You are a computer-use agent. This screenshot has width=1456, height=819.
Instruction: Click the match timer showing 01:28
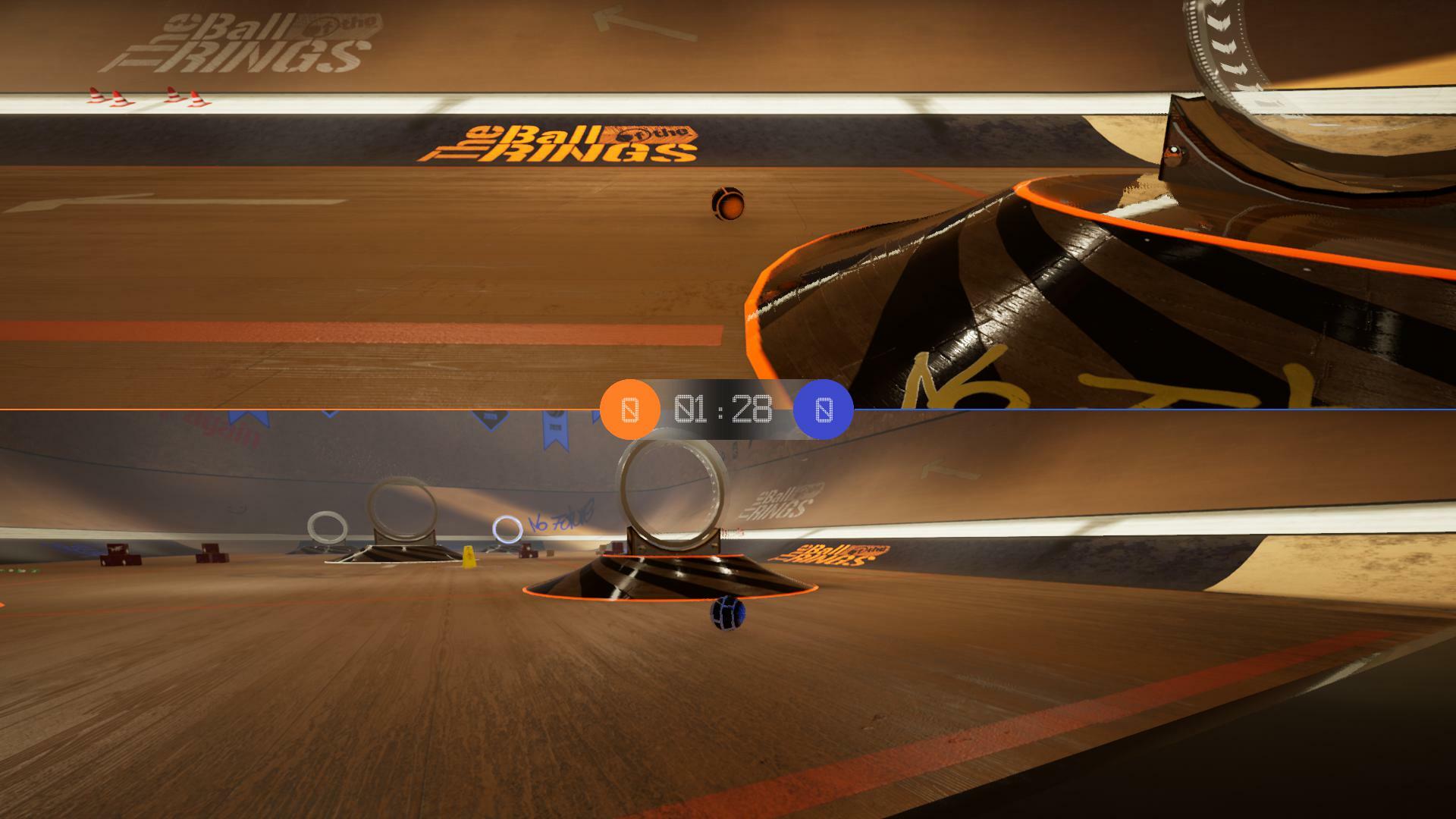click(x=721, y=410)
